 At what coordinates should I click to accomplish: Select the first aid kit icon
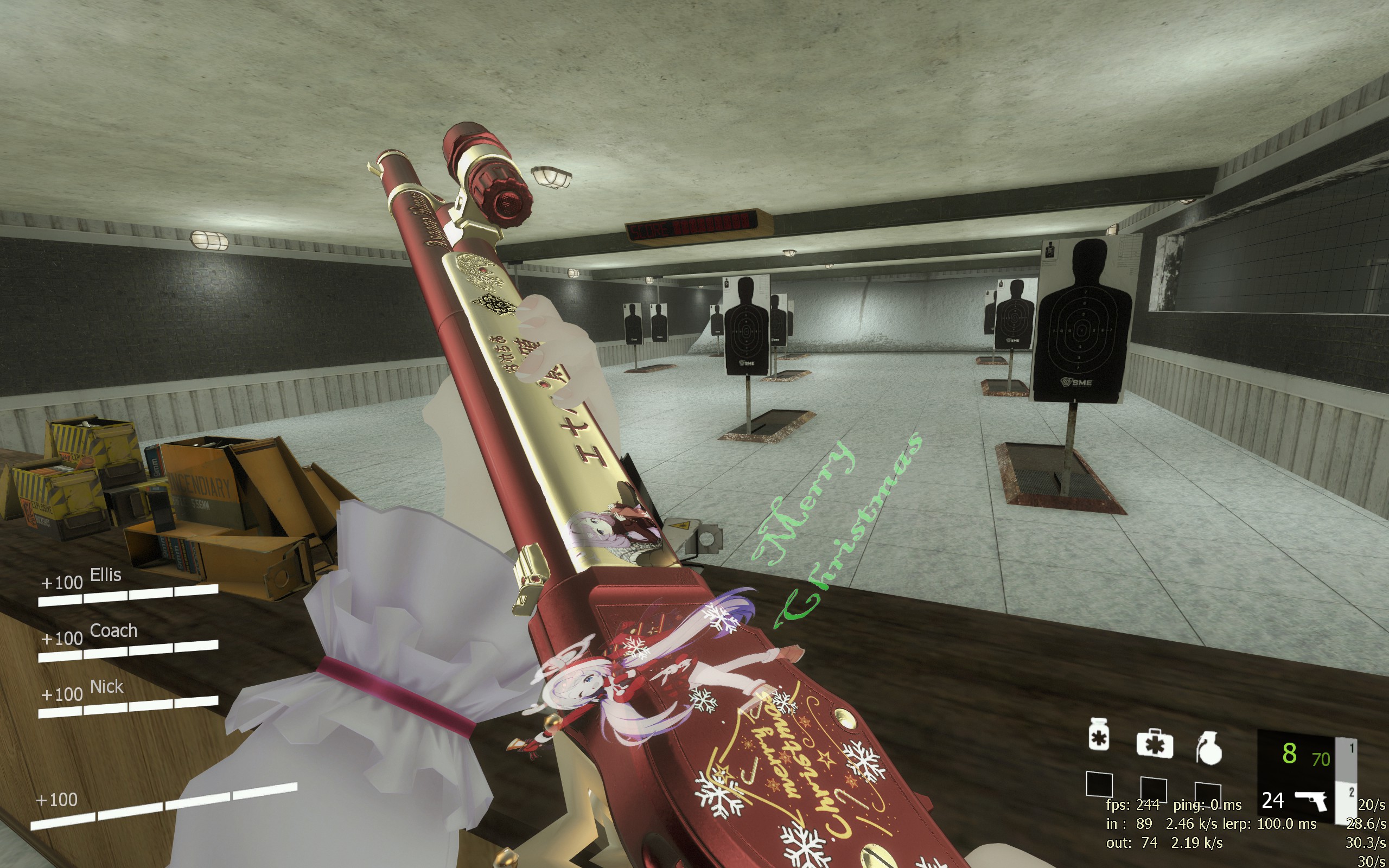[x=1154, y=743]
